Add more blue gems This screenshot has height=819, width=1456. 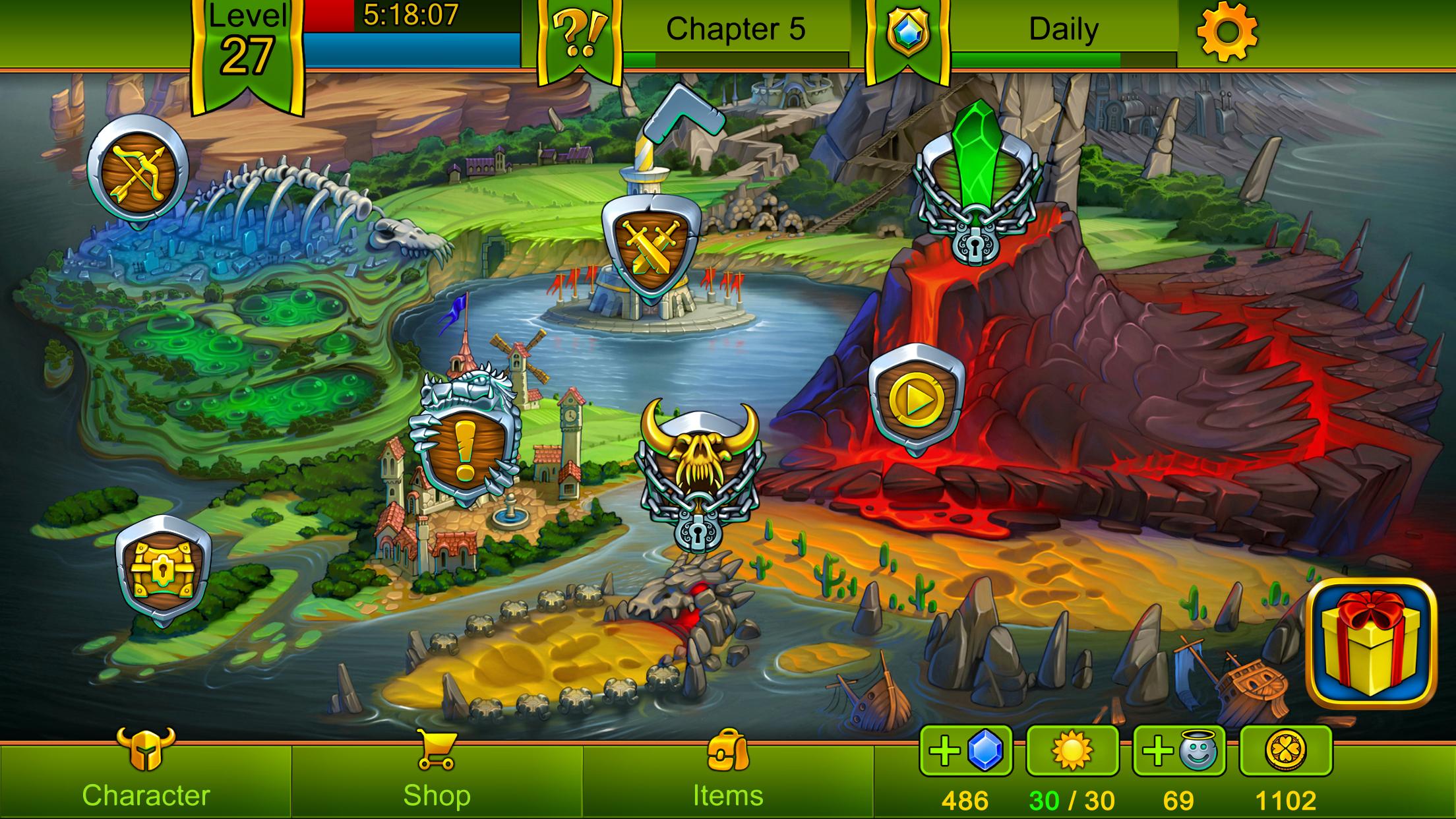(x=965, y=750)
